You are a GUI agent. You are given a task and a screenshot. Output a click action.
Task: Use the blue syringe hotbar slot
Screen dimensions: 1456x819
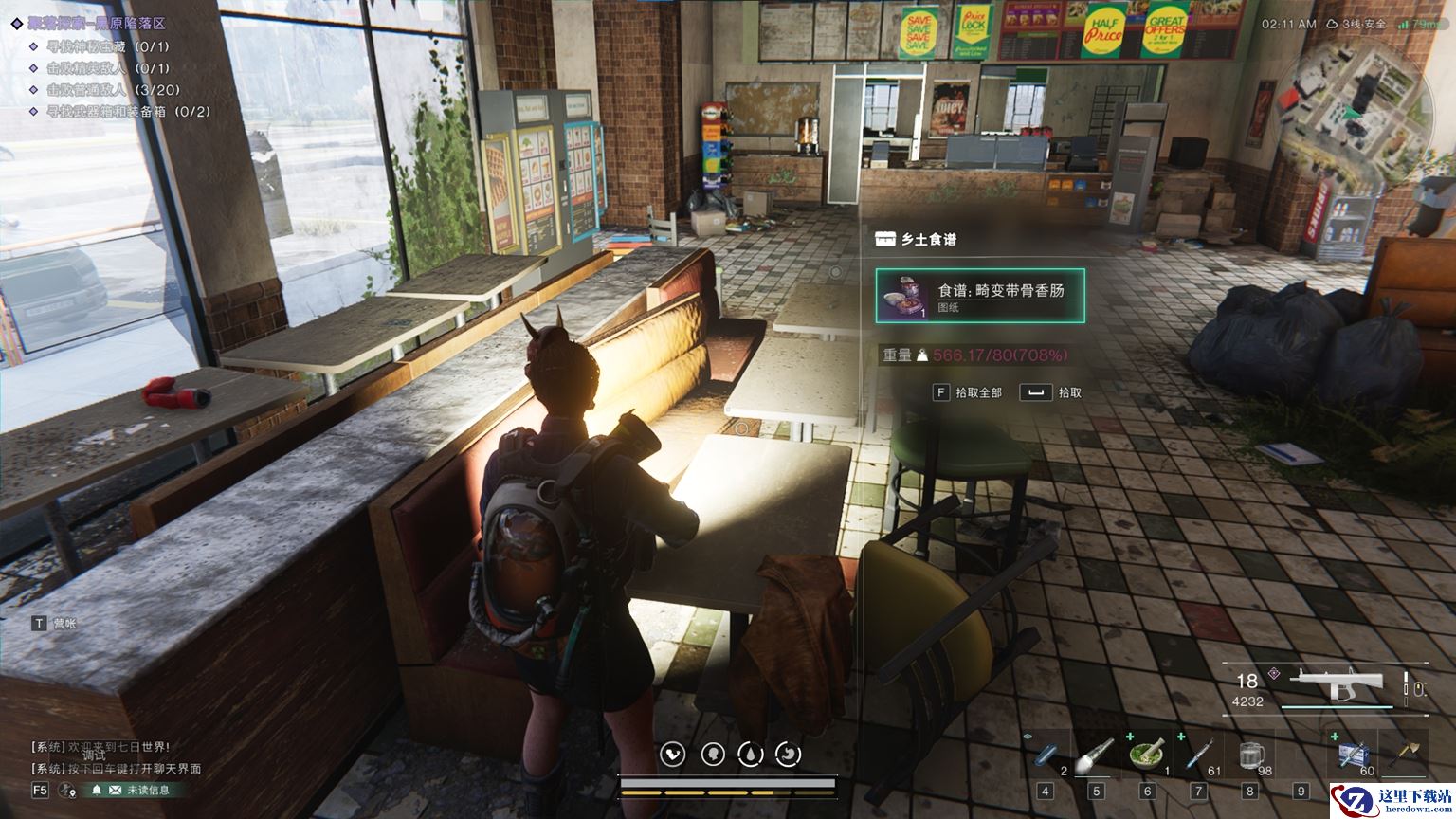(x=1198, y=755)
